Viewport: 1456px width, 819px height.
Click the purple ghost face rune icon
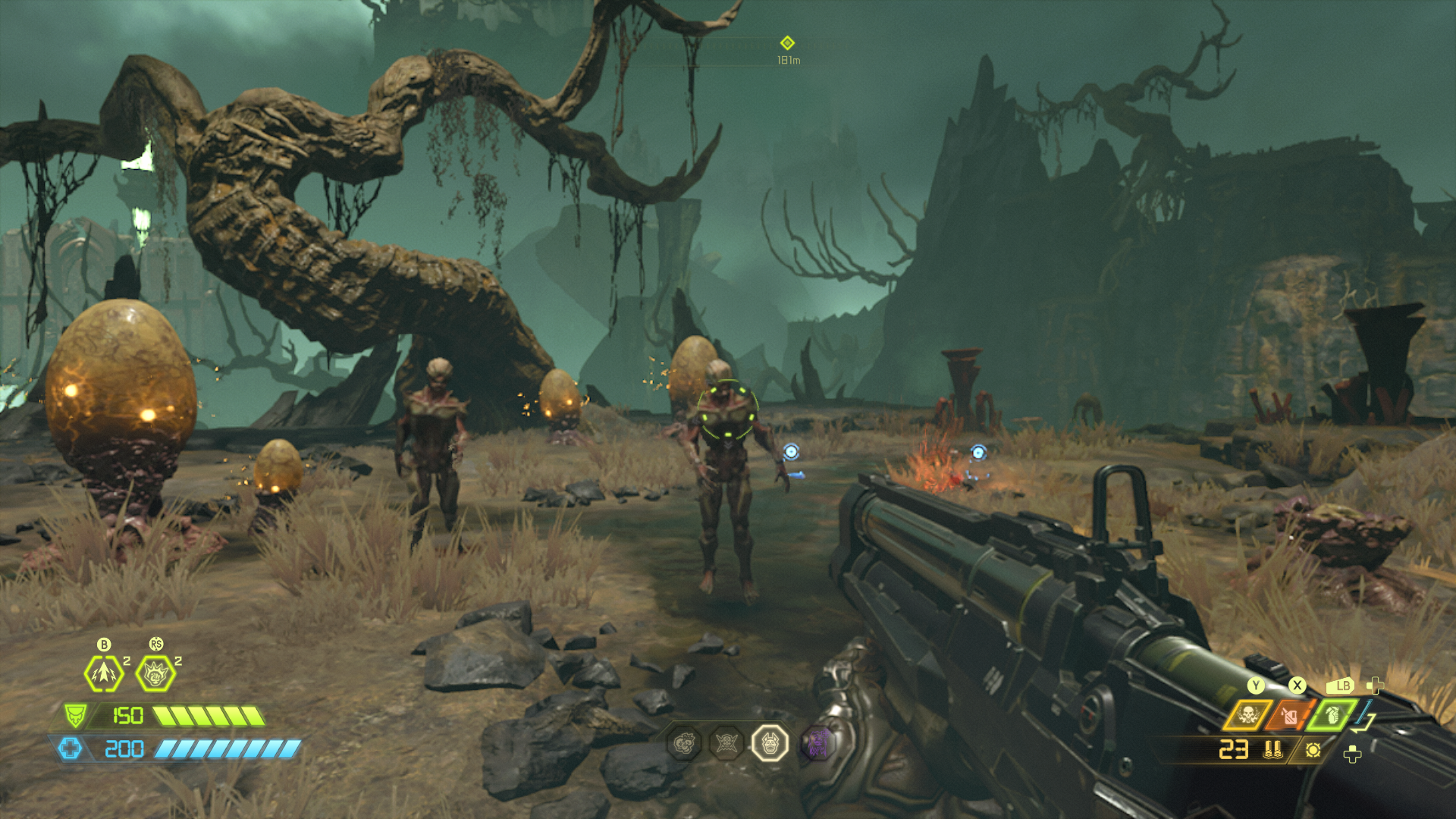(817, 744)
